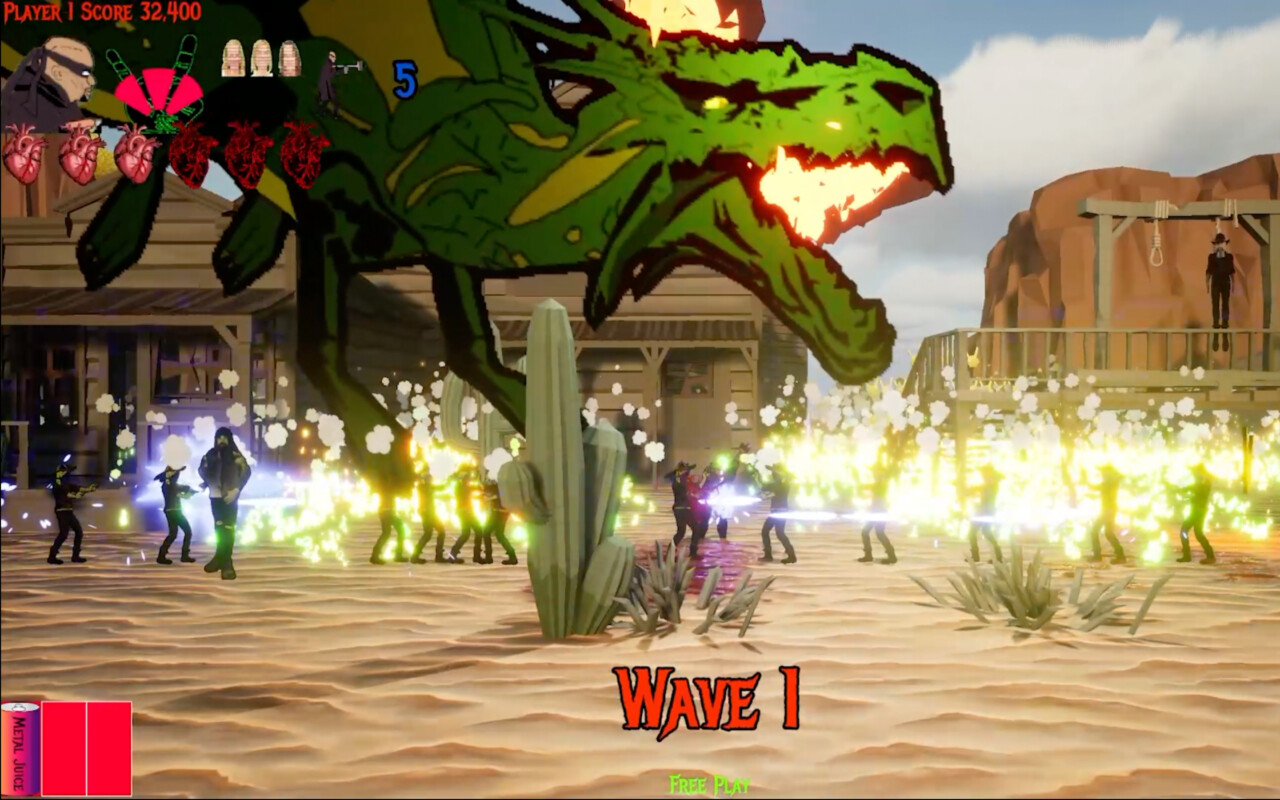Image resolution: width=1280 pixels, height=800 pixels.
Task: Click the middle shotgun shell ammo icon
Action: (261, 58)
